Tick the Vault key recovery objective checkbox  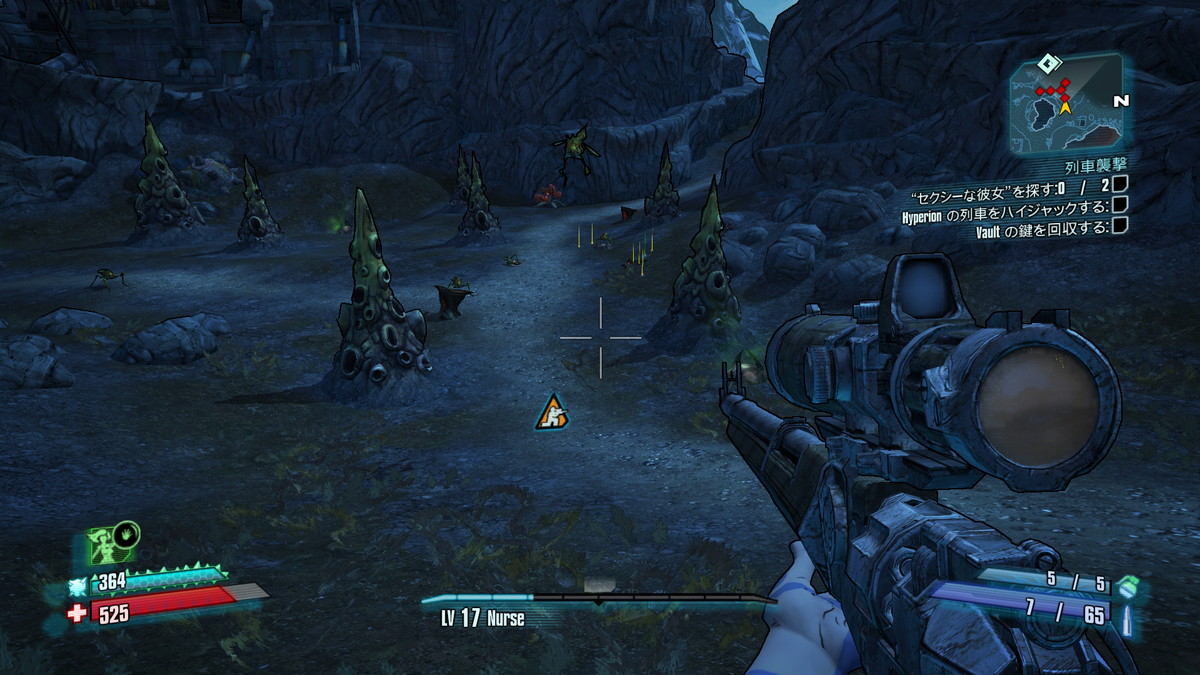pyautogui.click(x=1120, y=225)
